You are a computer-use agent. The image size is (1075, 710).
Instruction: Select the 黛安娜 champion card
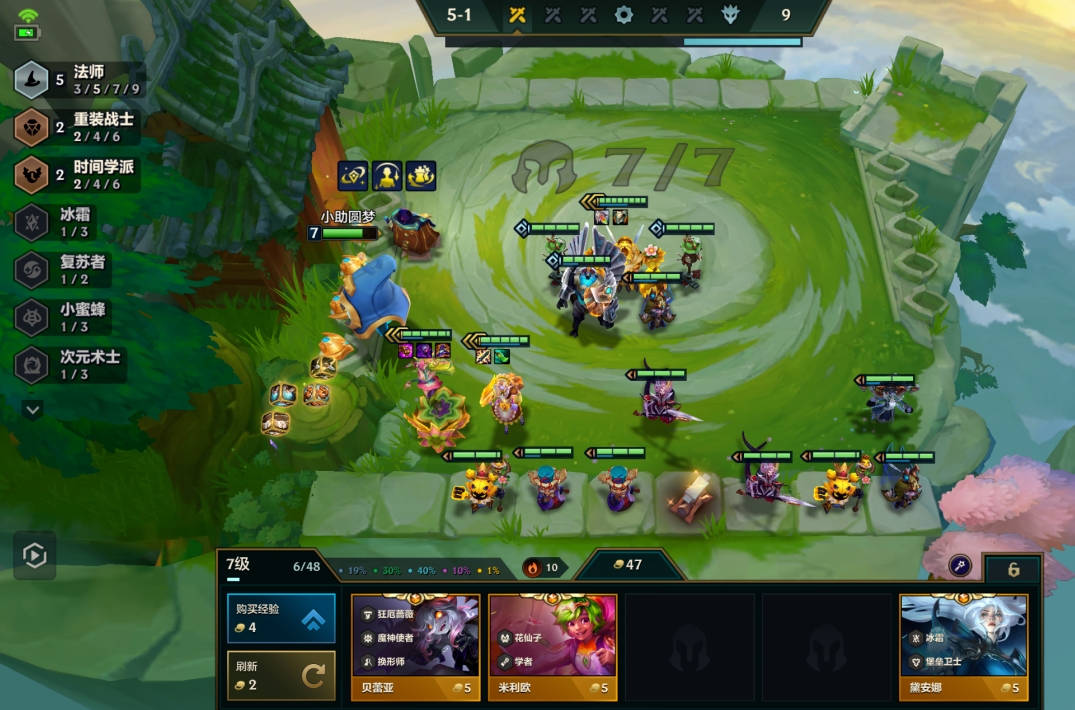coord(963,646)
